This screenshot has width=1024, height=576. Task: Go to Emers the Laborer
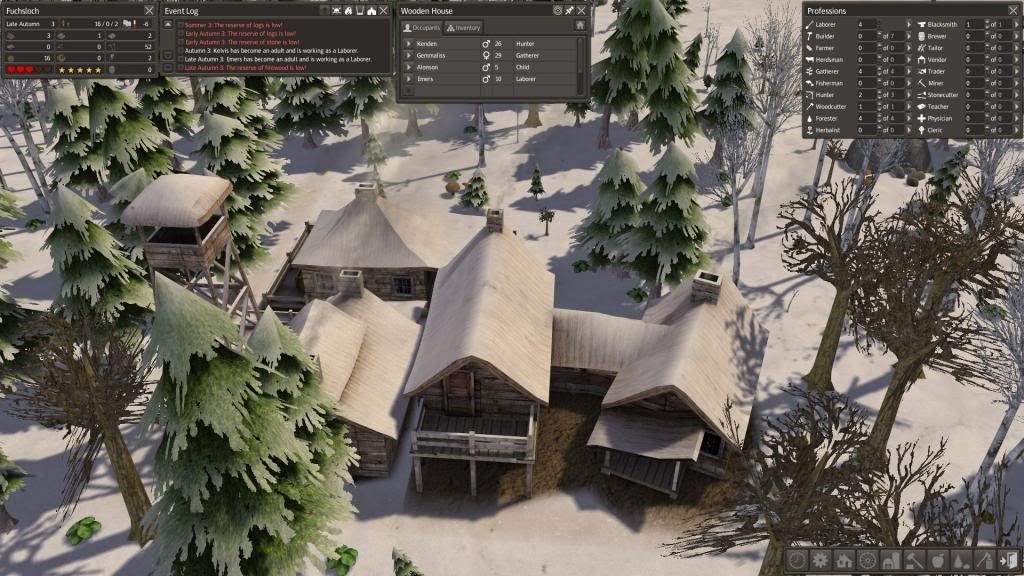(408, 79)
